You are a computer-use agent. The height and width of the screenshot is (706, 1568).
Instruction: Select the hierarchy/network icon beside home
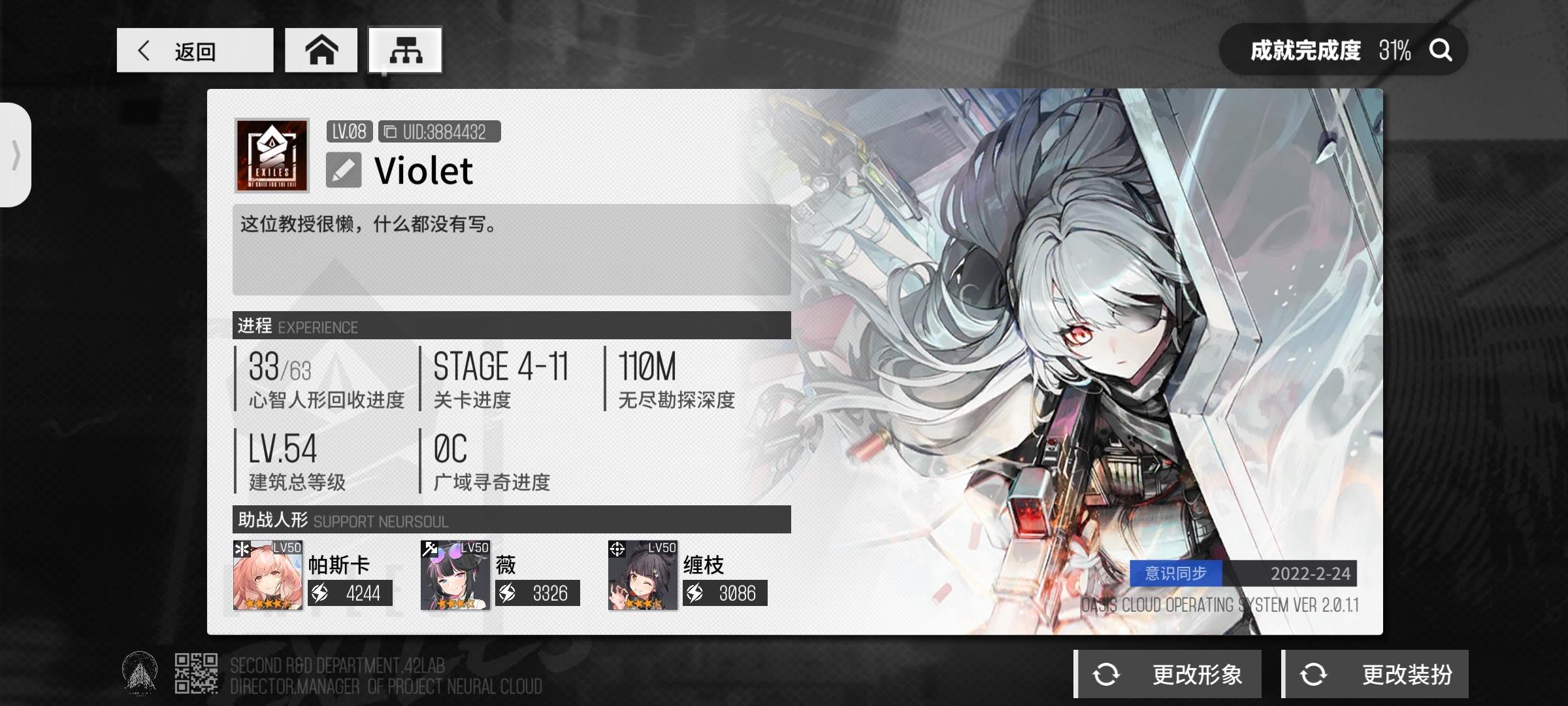404,50
